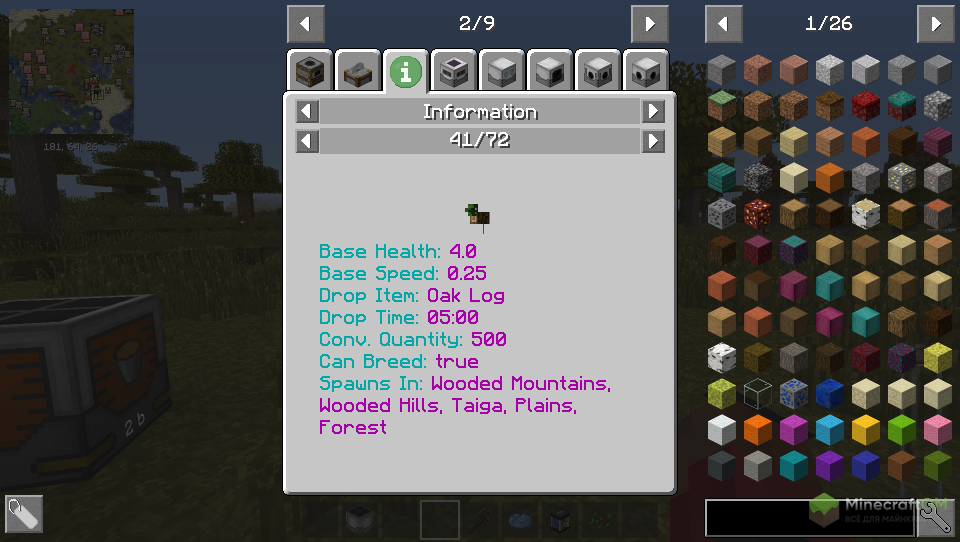Screen dimensions: 960x542
Task: Go to the next page after 2/9
Action: [x=650, y=23]
